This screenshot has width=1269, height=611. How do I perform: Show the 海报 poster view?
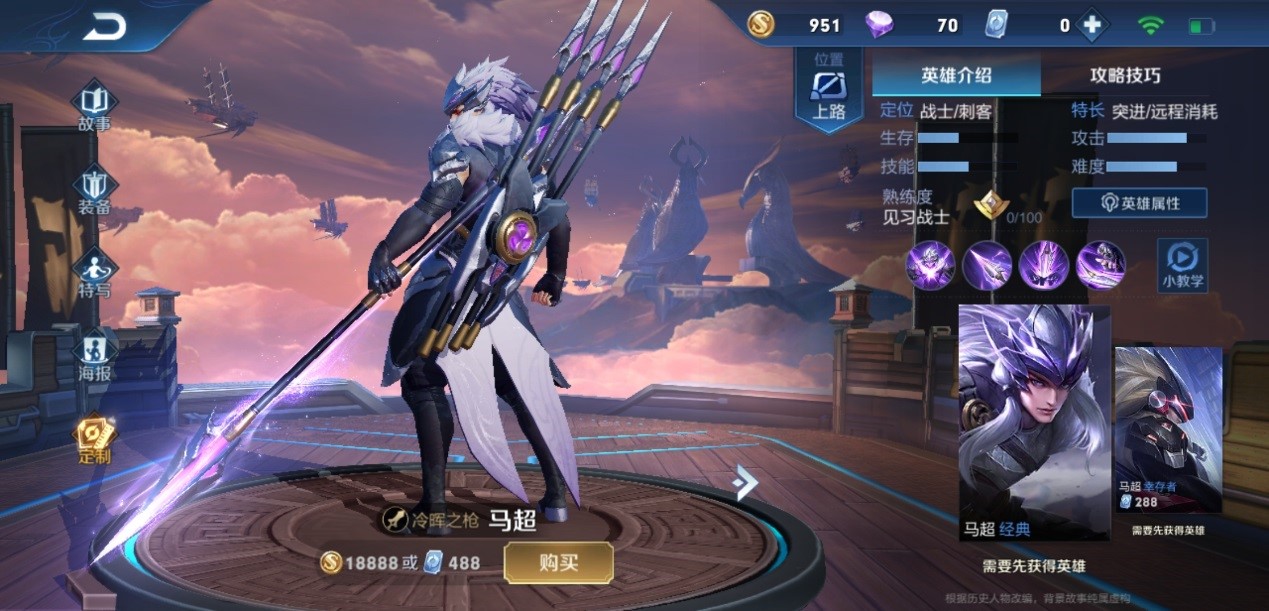(x=95, y=357)
